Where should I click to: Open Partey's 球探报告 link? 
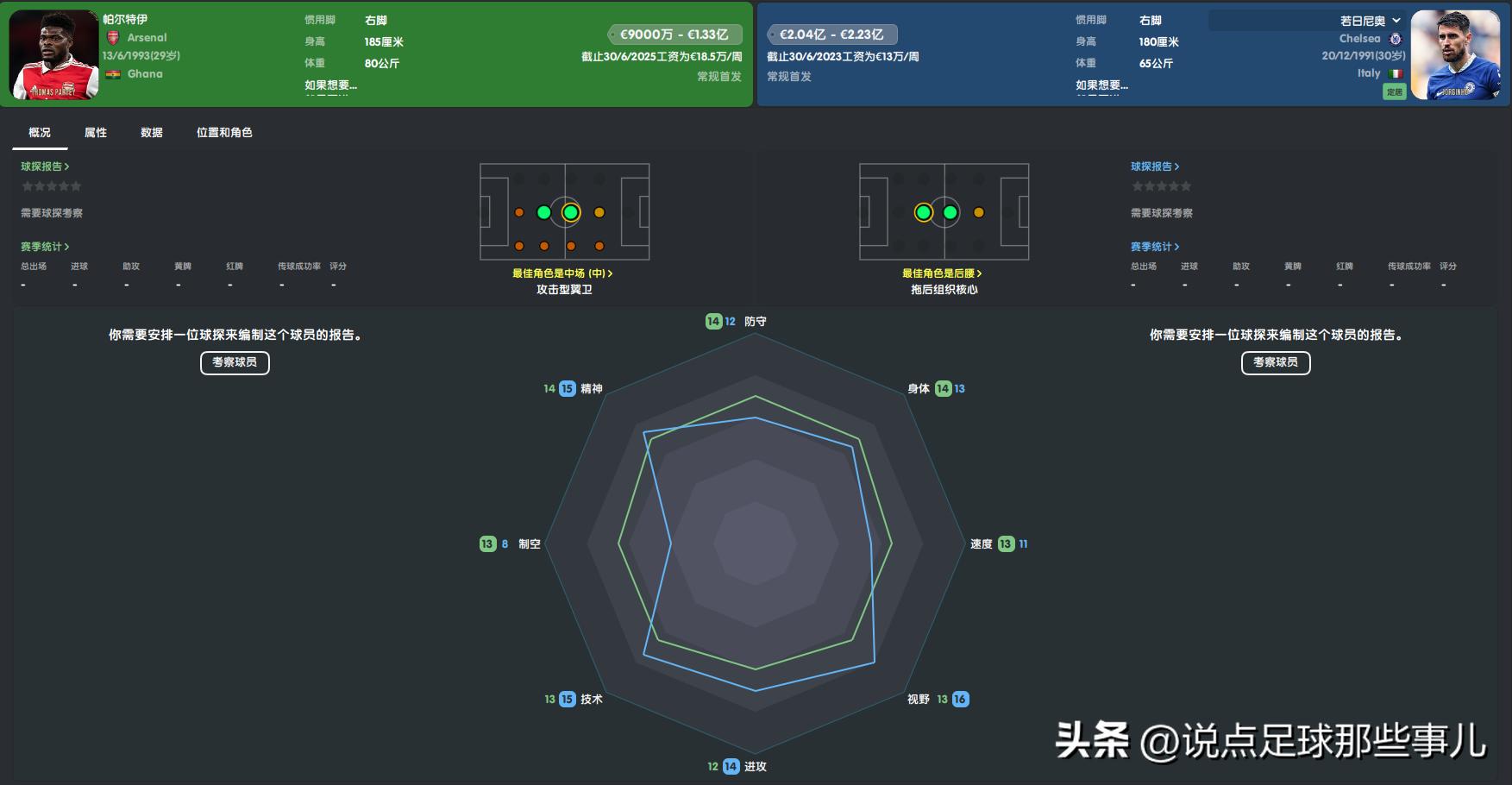(45, 166)
